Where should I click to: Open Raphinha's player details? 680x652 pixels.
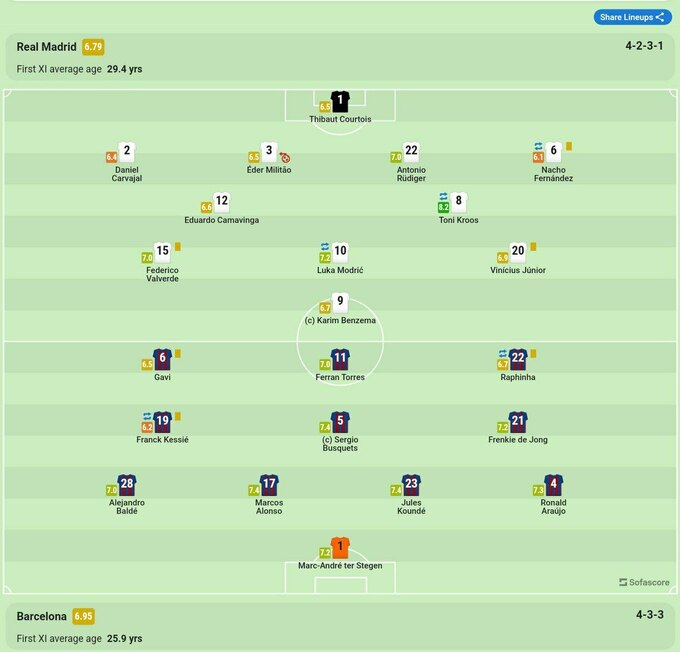coord(518,360)
